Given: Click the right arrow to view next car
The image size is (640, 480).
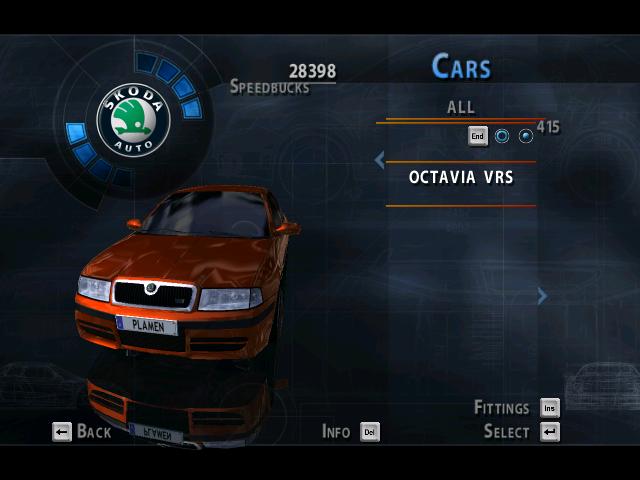Looking at the screenshot, I should [542, 295].
